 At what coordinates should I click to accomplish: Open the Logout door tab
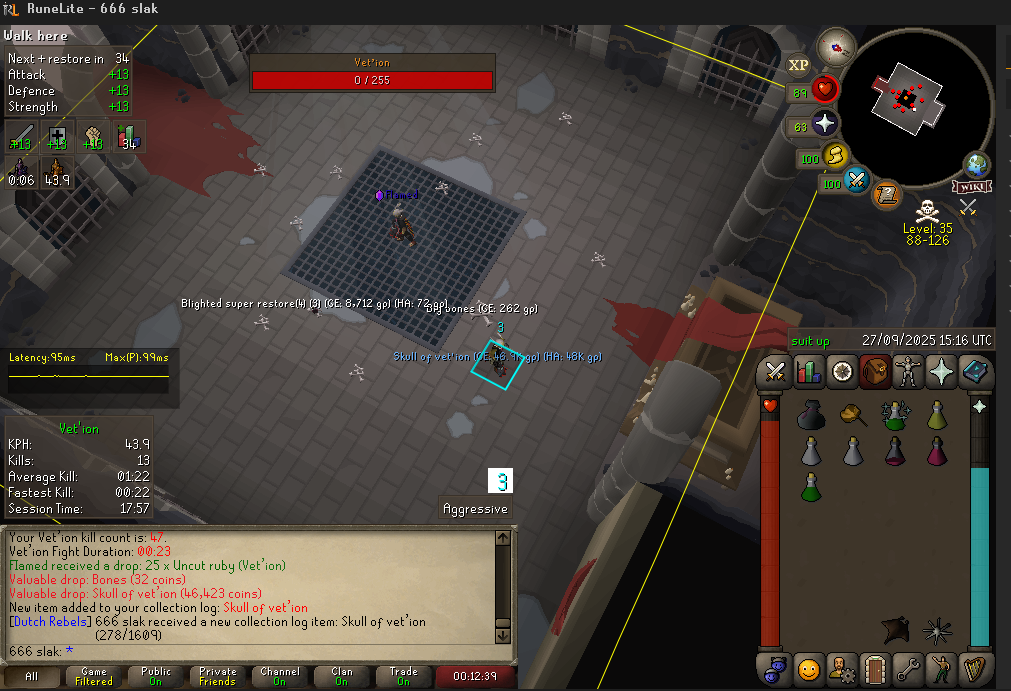(875, 666)
